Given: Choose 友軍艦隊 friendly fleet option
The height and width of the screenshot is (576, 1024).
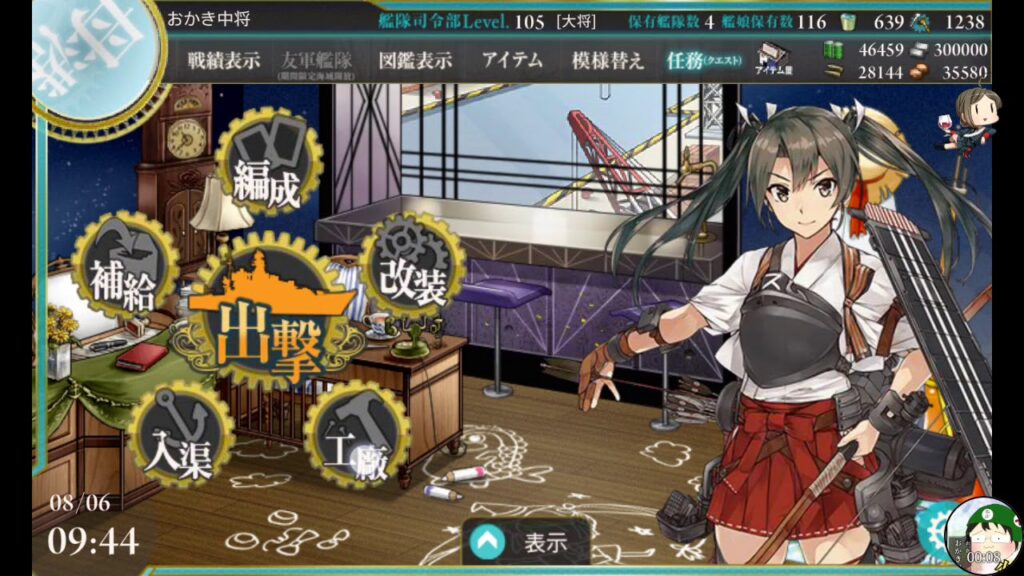Looking at the screenshot, I should click(x=313, y=62).
